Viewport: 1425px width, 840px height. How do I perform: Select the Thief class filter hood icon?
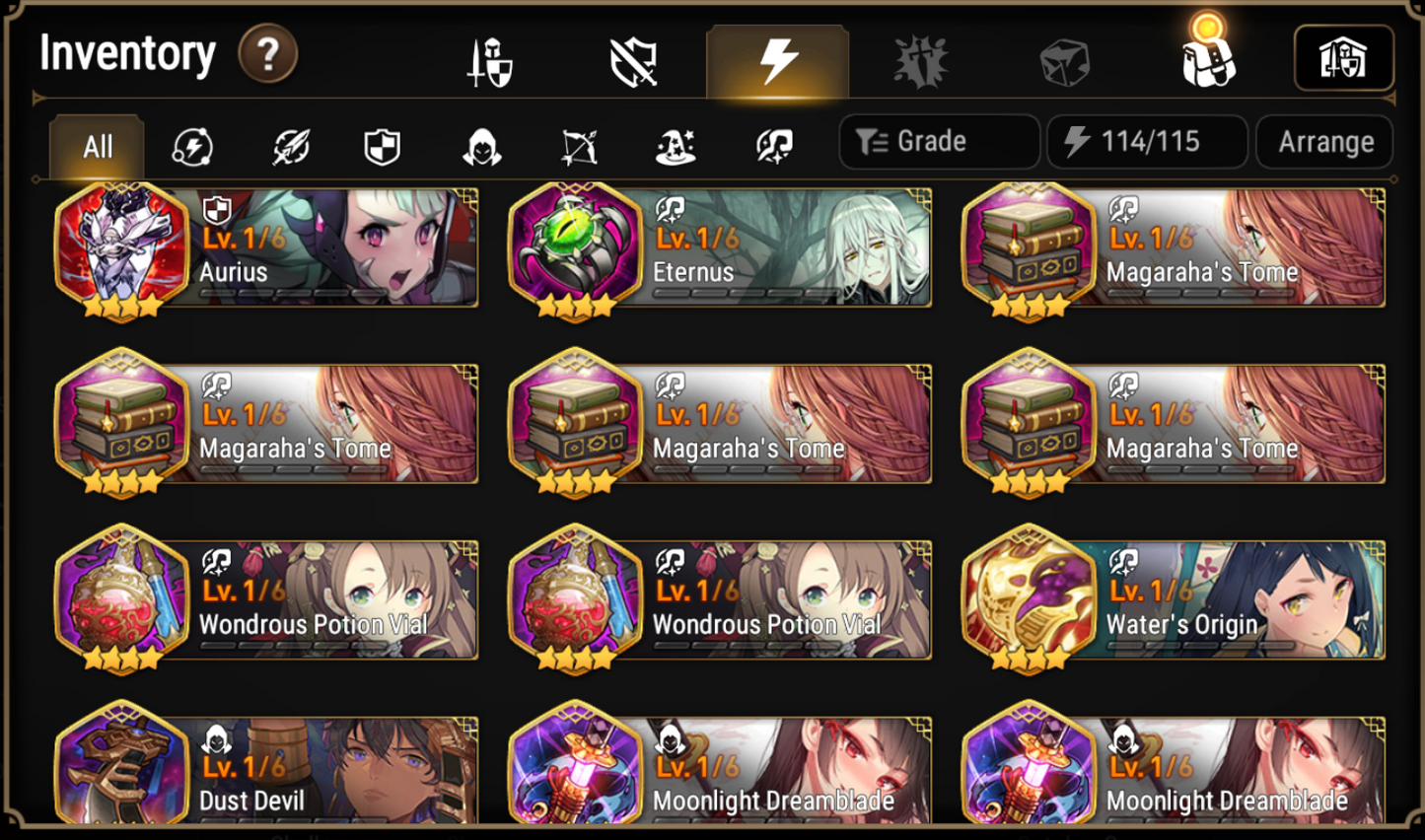tap(481, 146)
